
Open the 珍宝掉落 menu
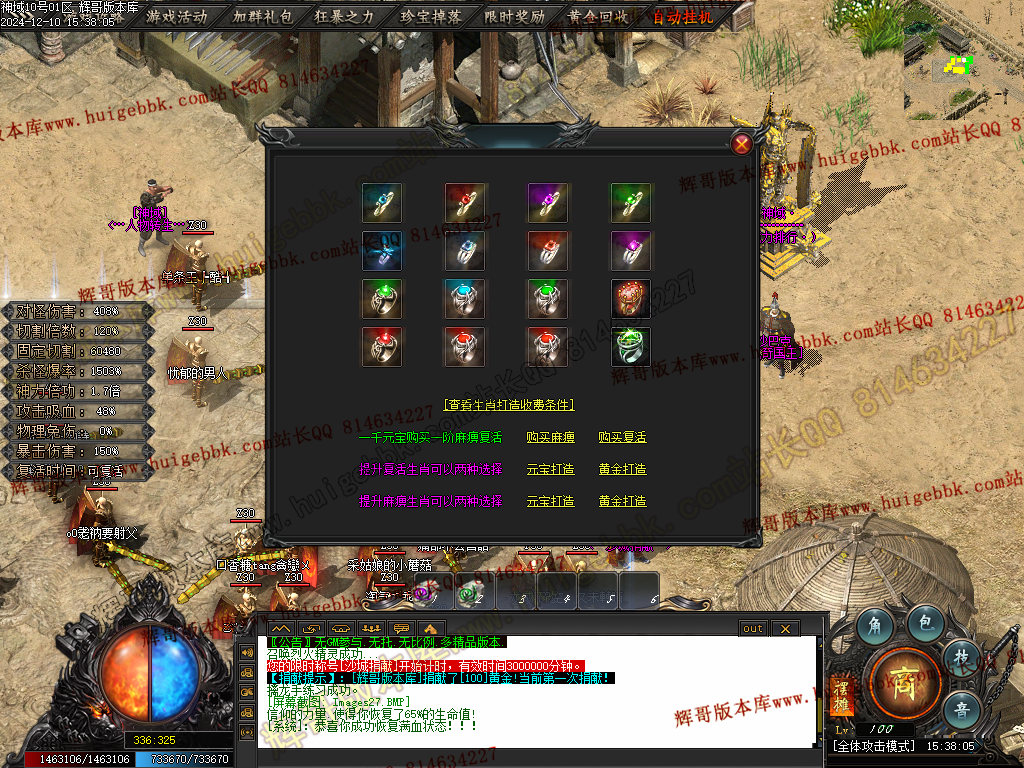click(x=430, y=16)
